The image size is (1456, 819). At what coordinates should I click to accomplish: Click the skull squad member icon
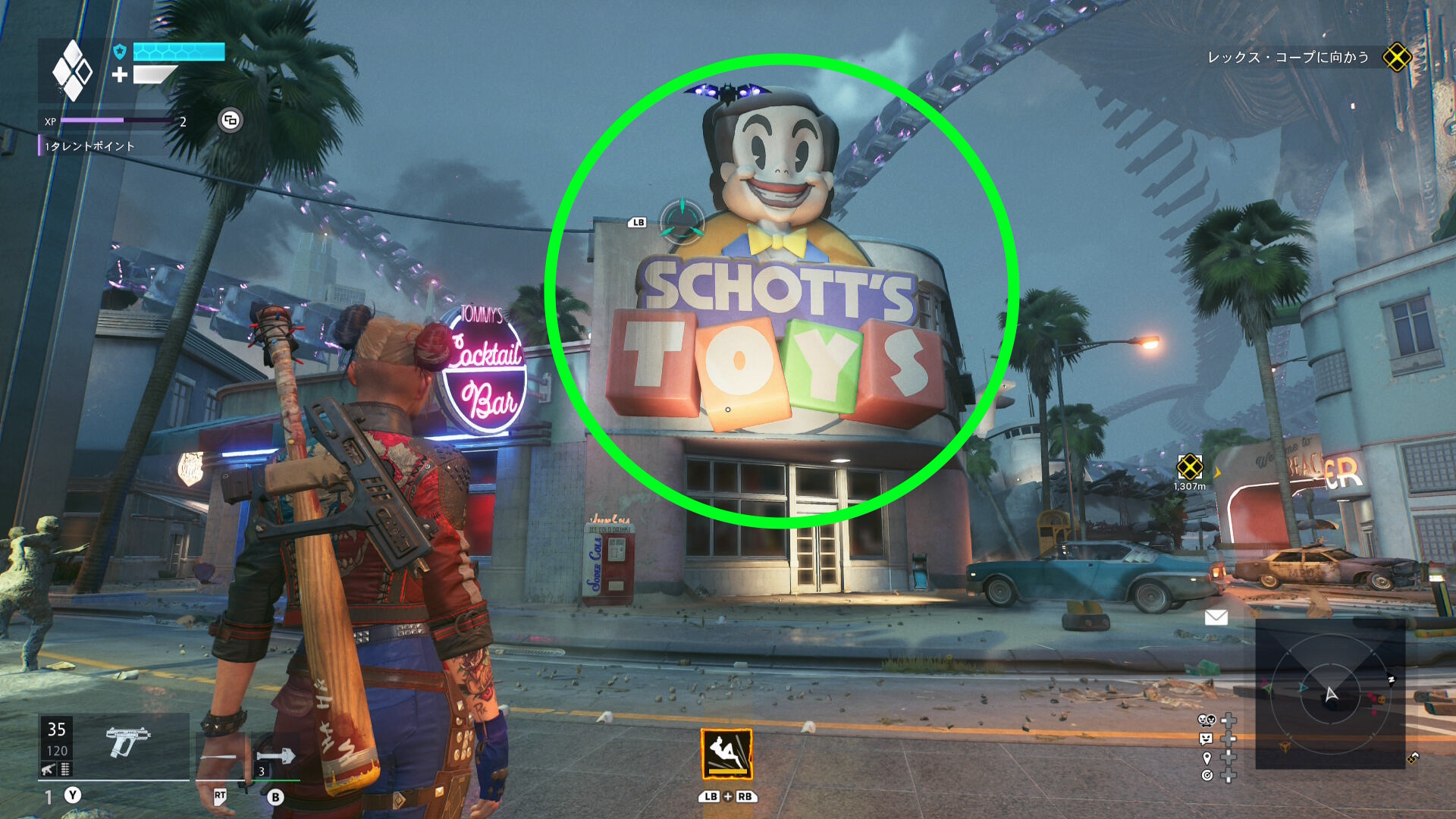click(x=1206, y=720)
